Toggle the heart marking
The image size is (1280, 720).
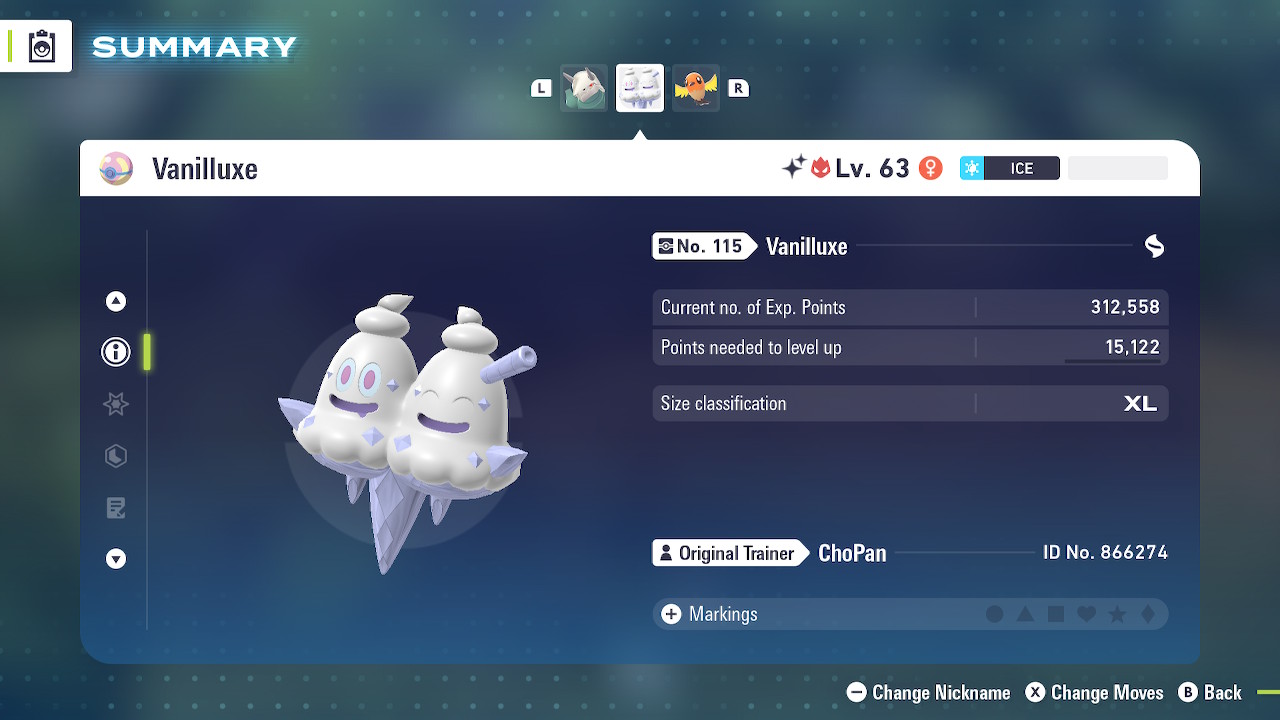(x=1087, y=614)
